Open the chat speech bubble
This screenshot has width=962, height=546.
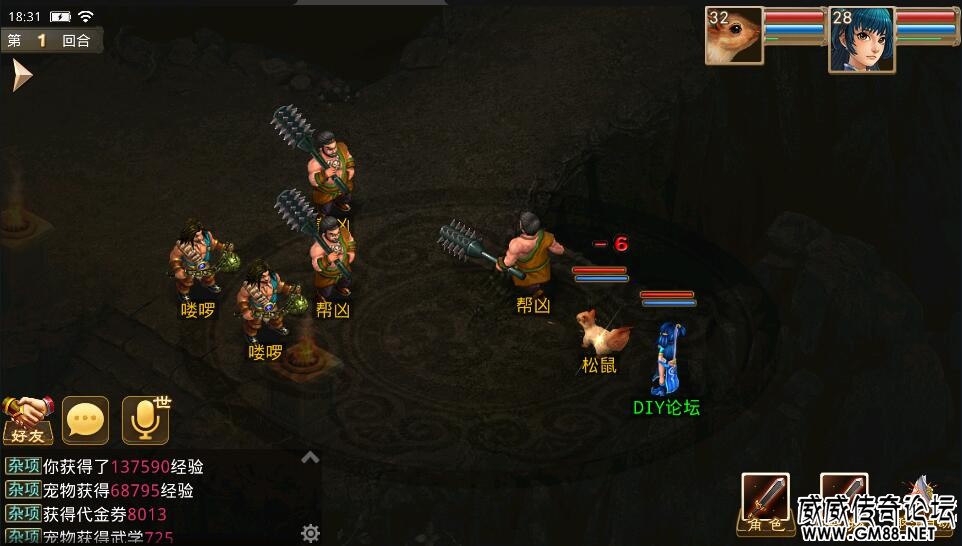[86, 420]
